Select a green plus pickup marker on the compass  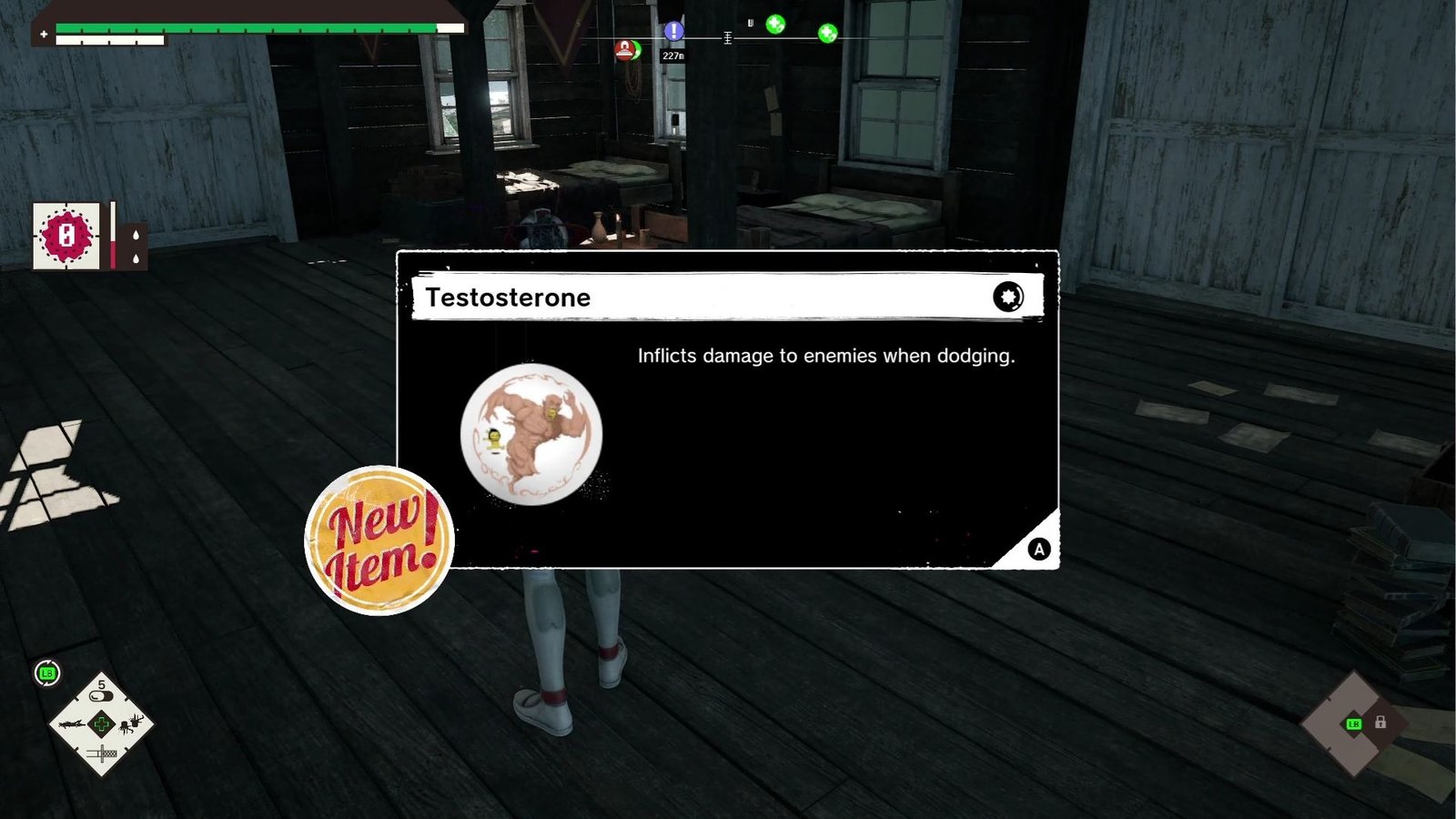pos(775,24)
